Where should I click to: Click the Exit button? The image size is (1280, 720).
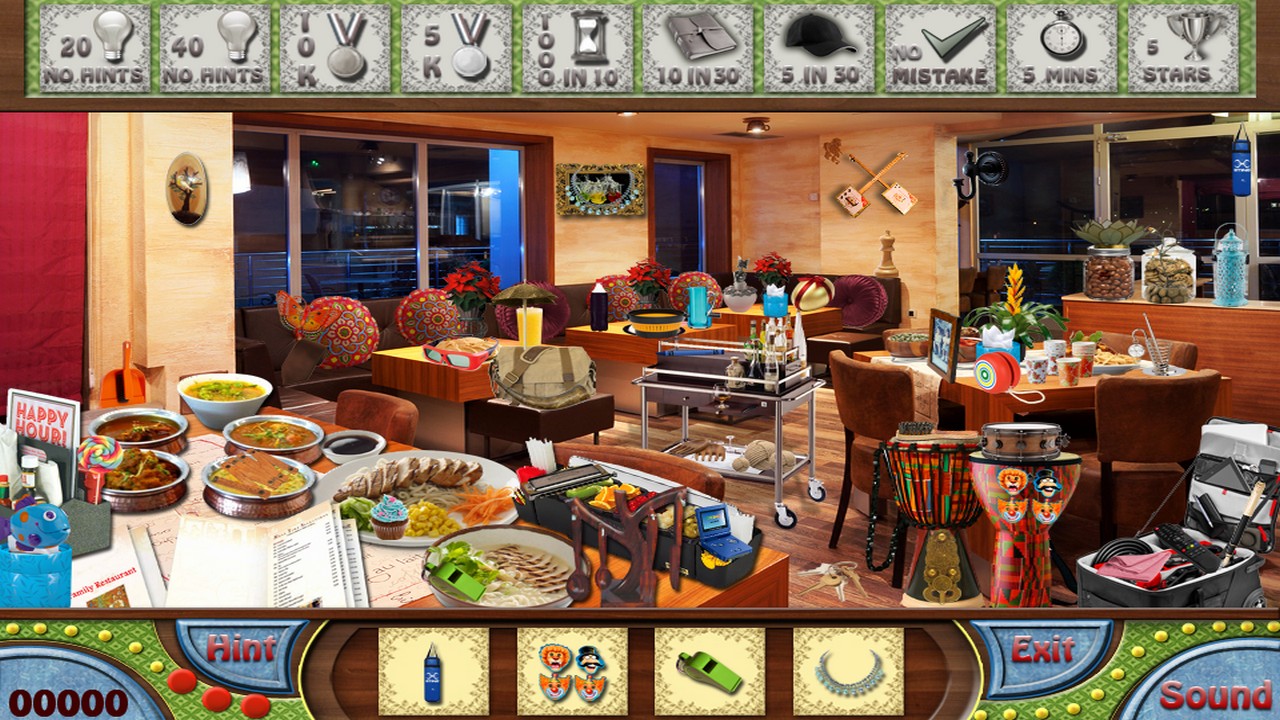click(1042, 649)
